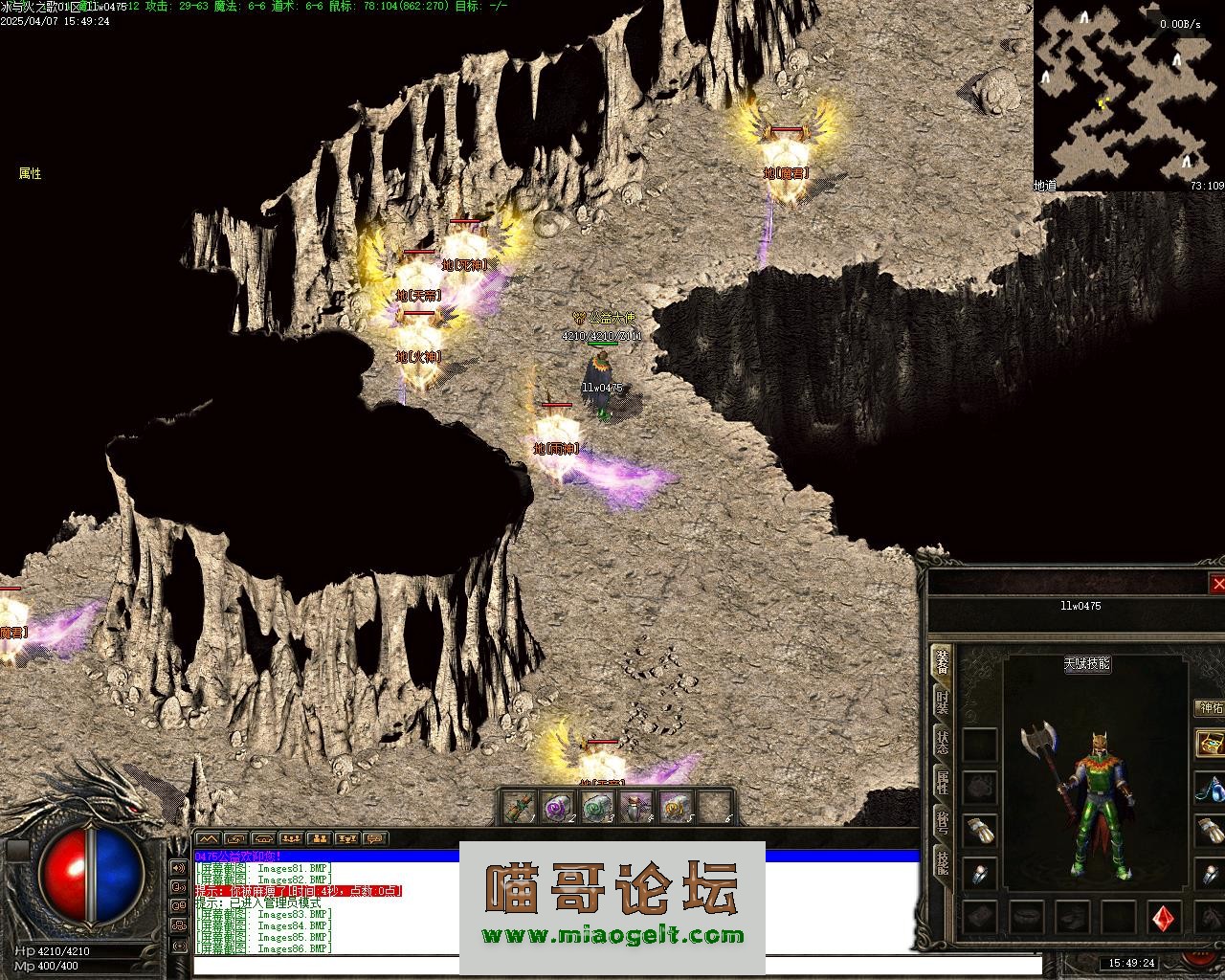The height and width of the screenshot is (980, 1225).
Task: Select the 称号 title tab
Action: 943,823
